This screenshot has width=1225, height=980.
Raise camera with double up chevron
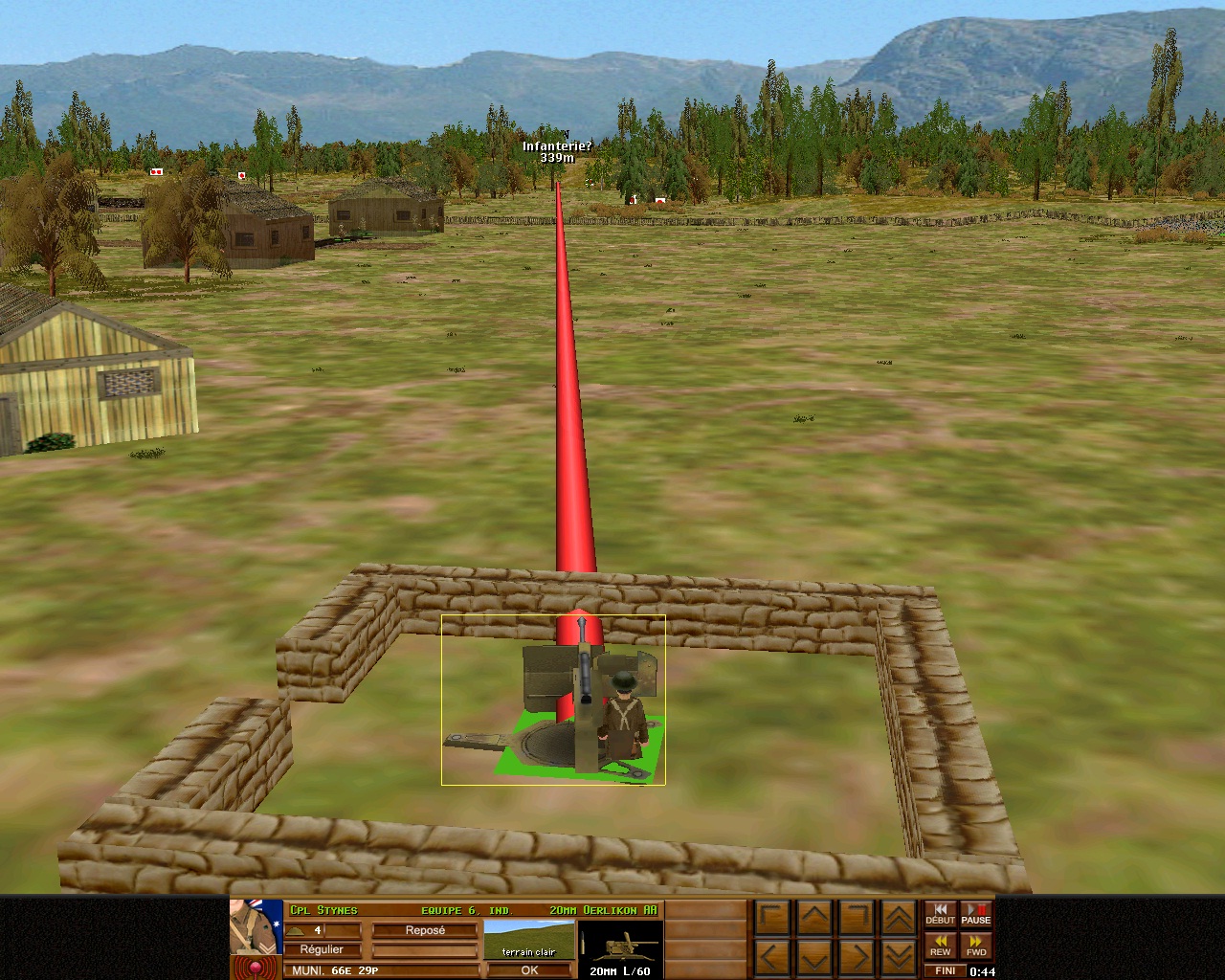pos(897,919)
